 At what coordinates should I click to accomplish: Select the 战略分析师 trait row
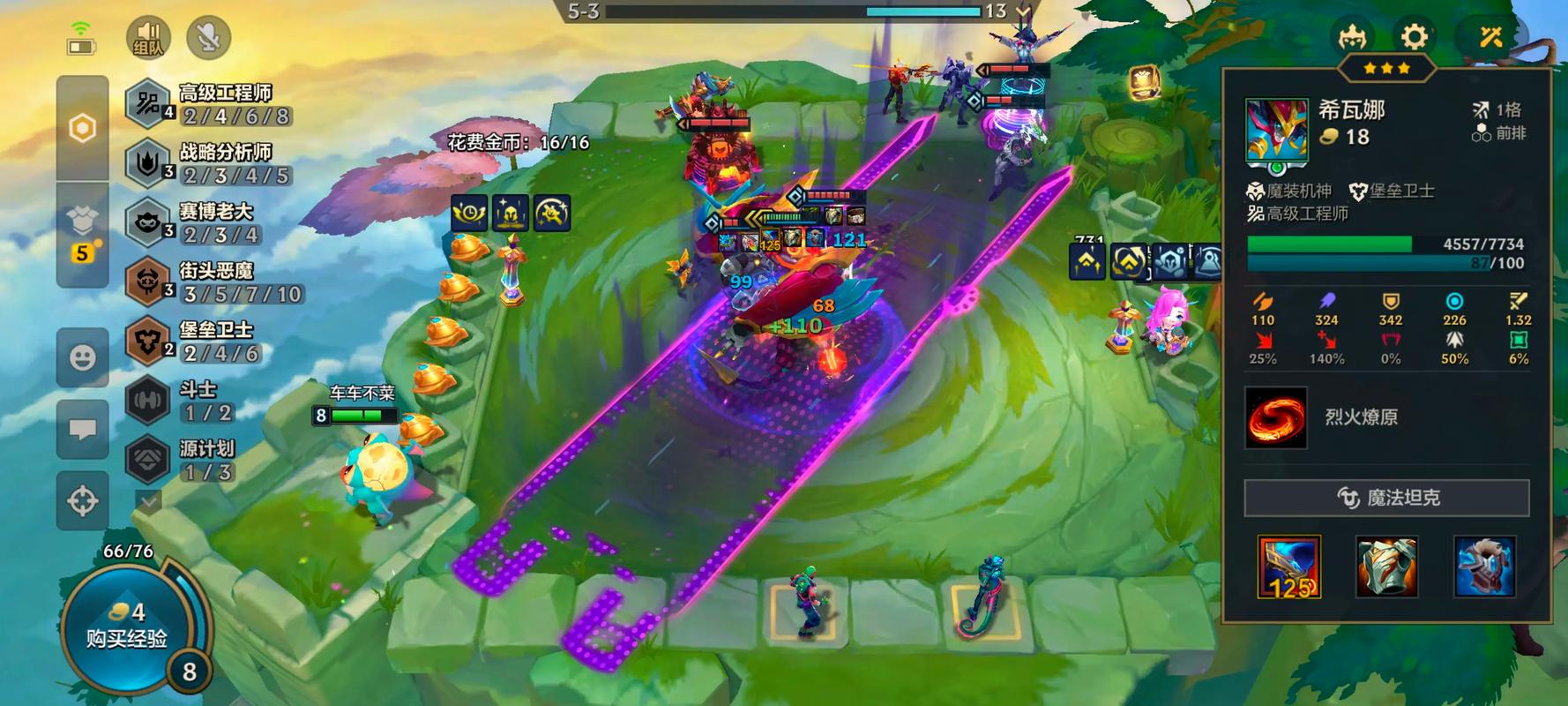[x=212, y=163]
